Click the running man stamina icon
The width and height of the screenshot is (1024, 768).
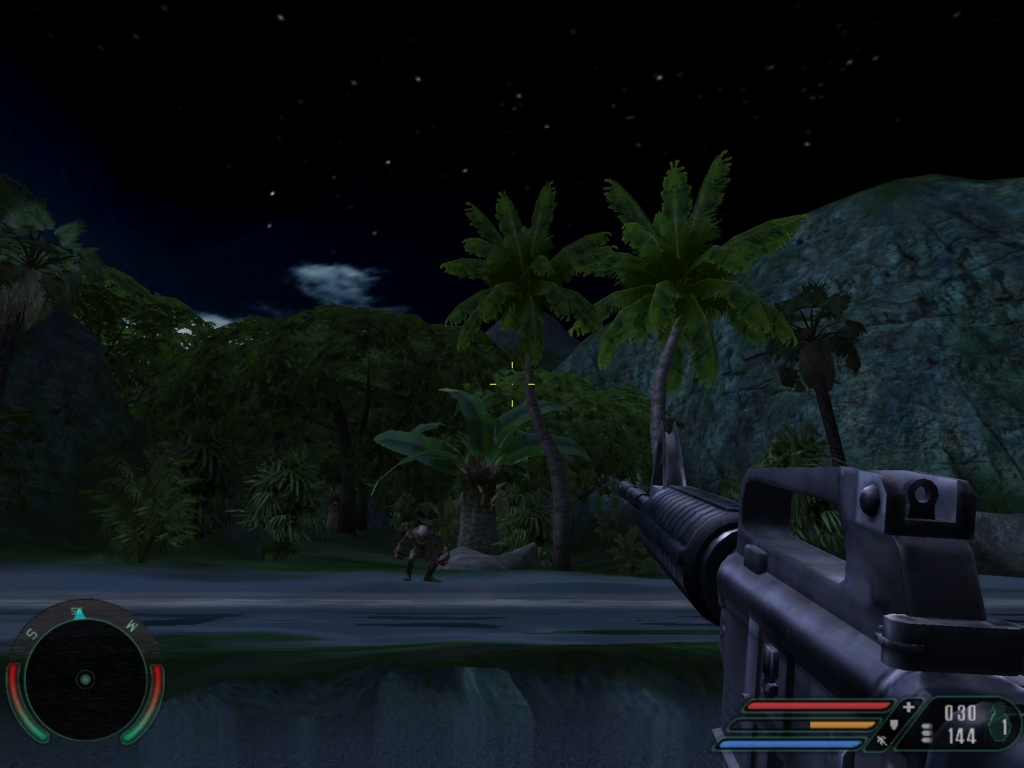[880, 741]
